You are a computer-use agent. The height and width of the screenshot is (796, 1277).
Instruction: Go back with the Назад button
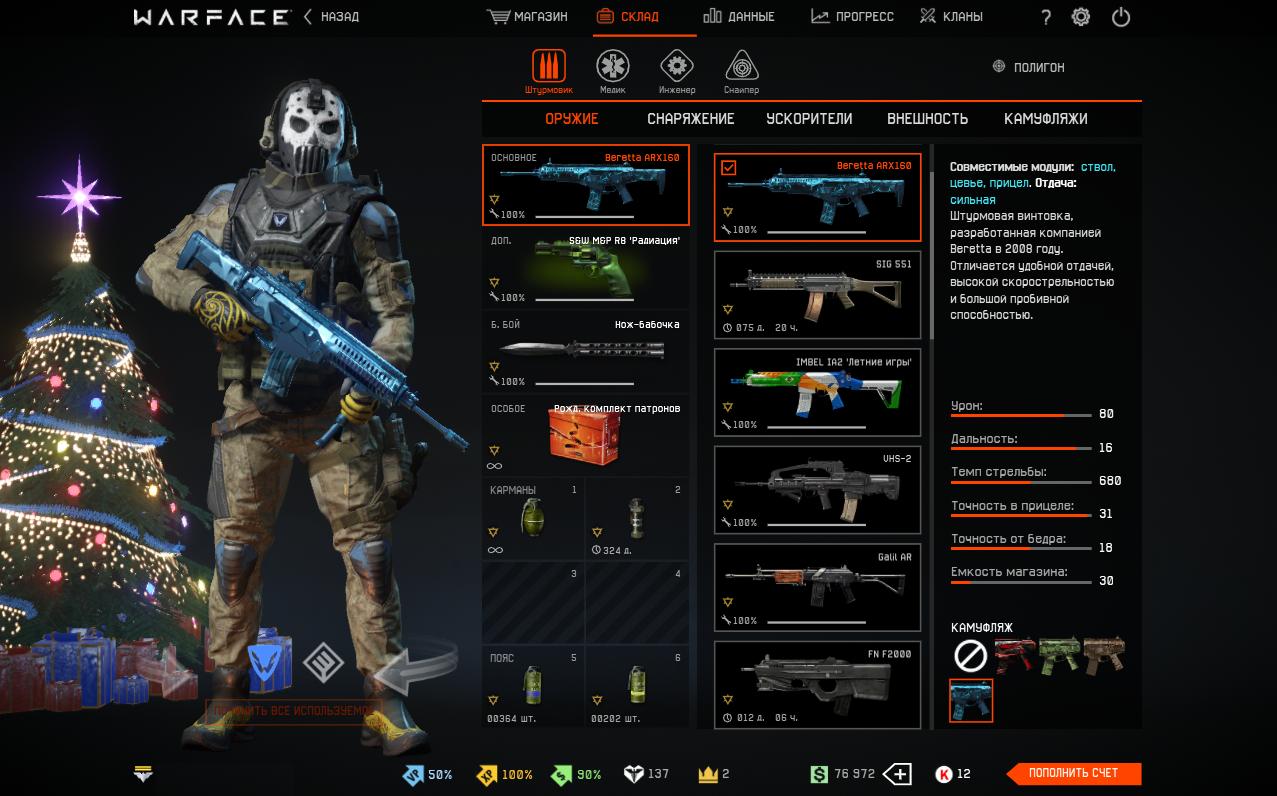tap(331, 17)
